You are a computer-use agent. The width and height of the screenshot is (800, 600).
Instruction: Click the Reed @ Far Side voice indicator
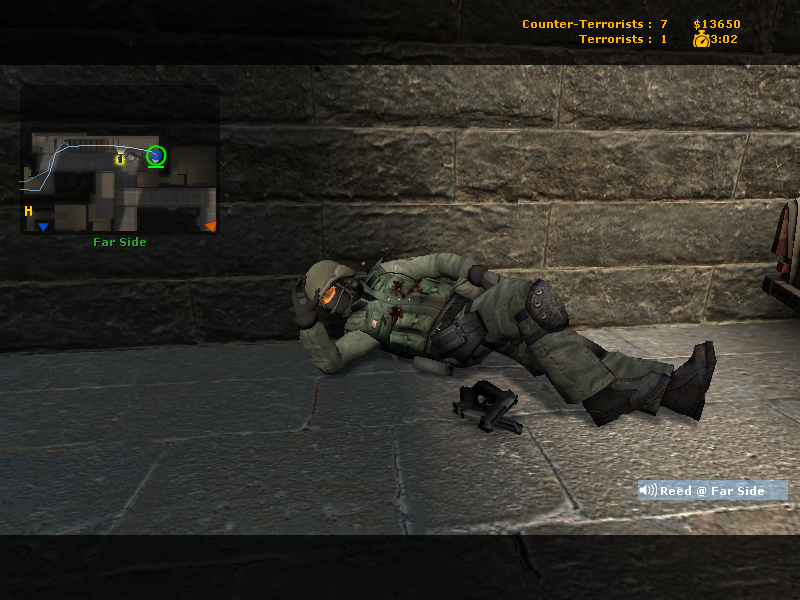[x=712, y=491]
